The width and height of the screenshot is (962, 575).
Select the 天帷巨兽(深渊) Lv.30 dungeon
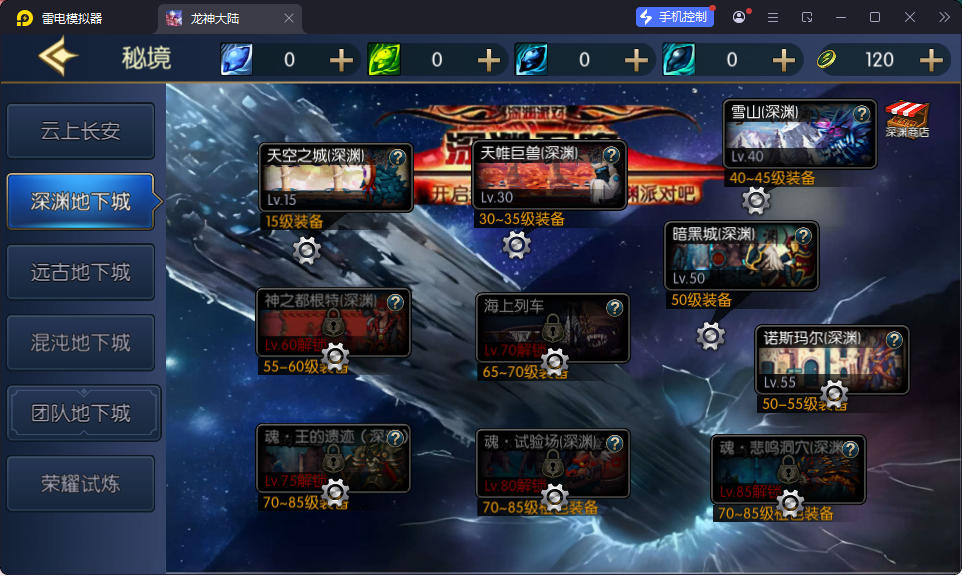[x=549, y=180]
